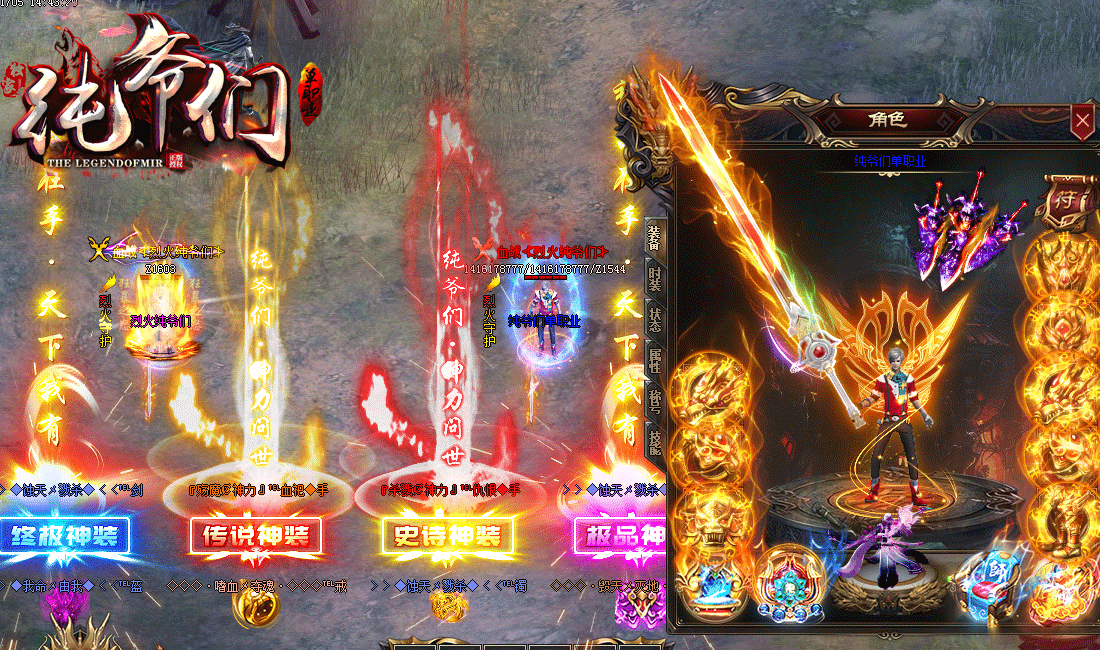Select the 史诗神装 yellow banner button
The height and width of the screenshot is (650, 1100).
[x=447, y=536]
